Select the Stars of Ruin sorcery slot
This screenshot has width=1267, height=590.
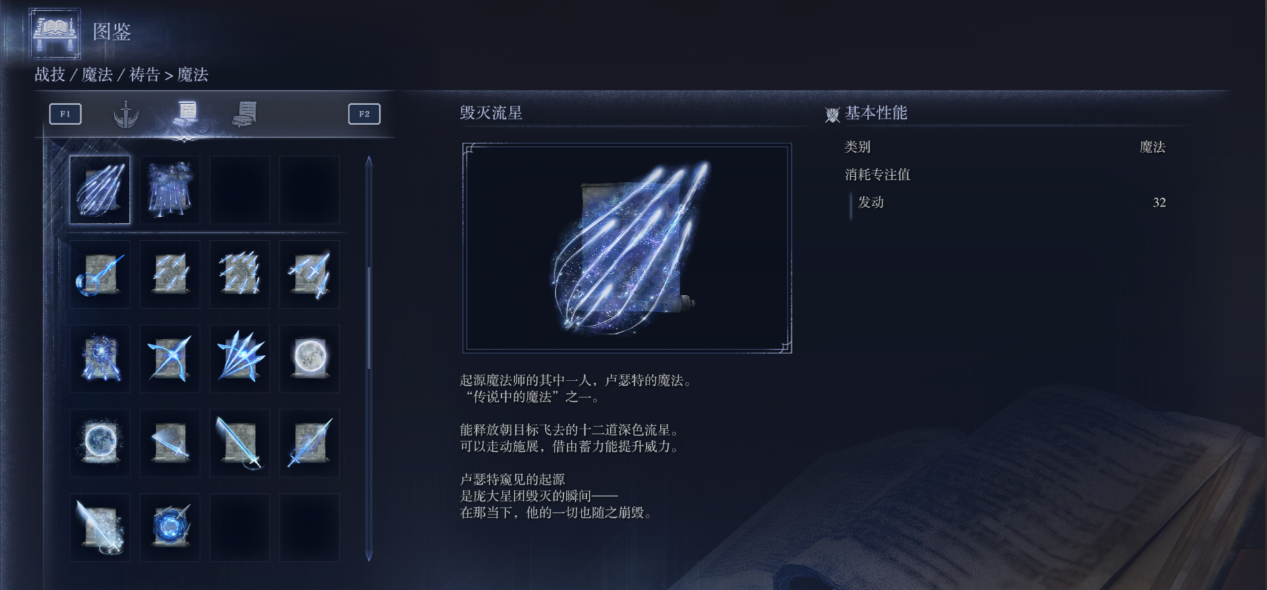(x=100, y=189)
